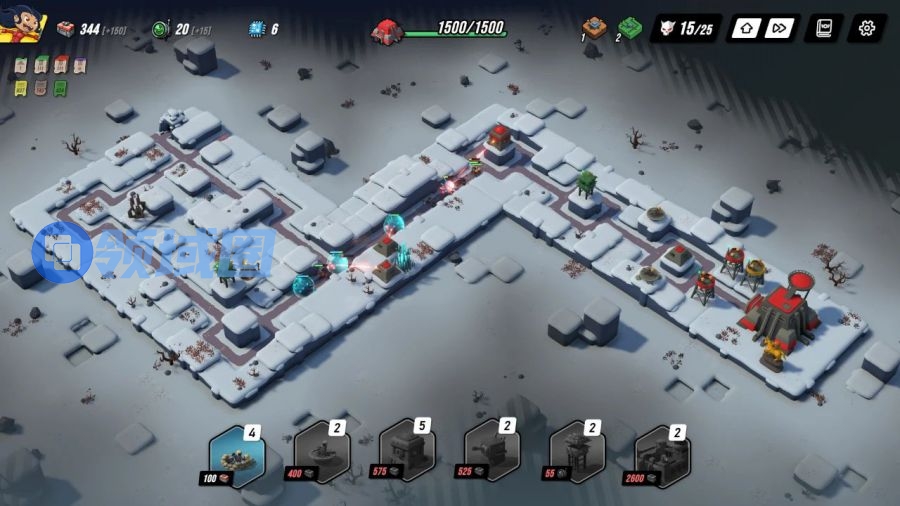Select the orange platform block item

pos(595,27)
